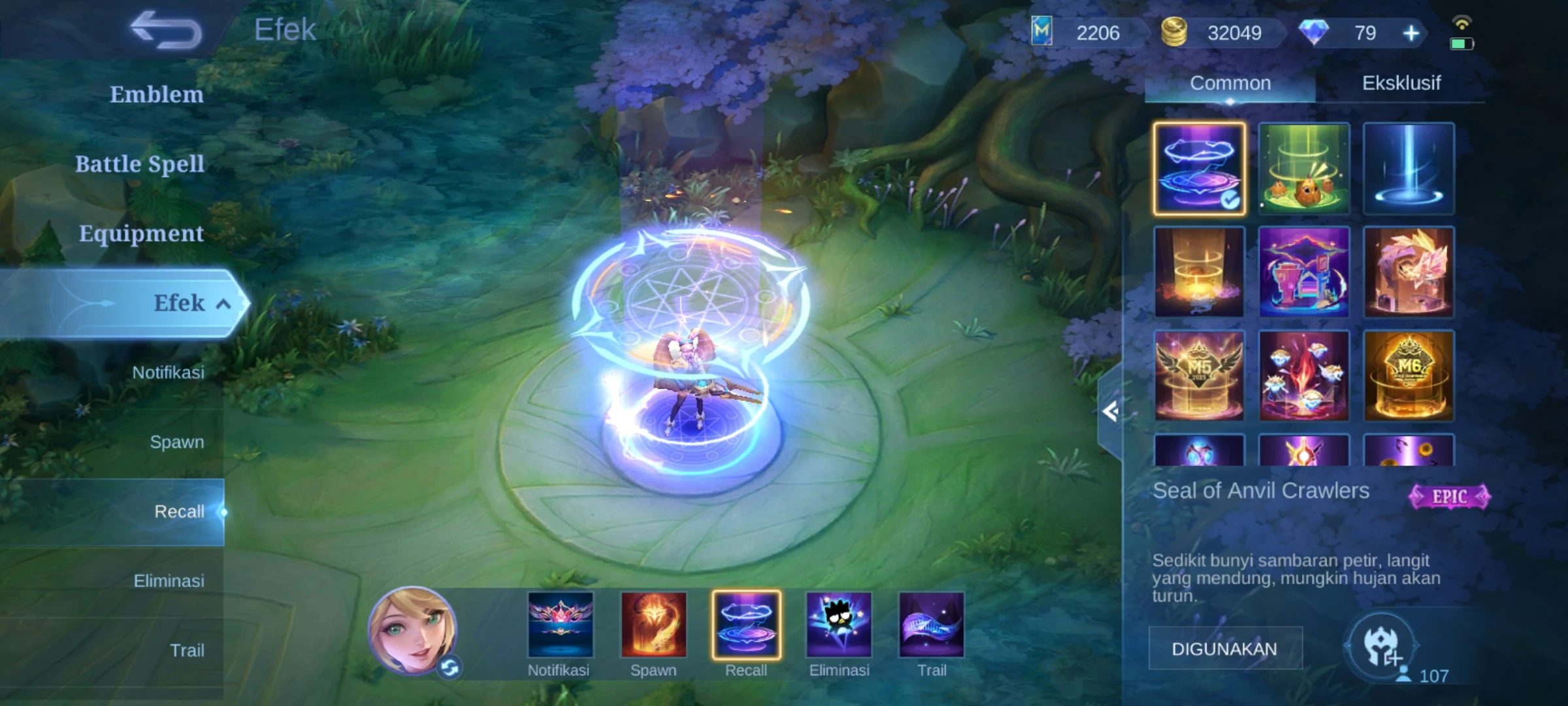Collapse the Efek menu section
The width and height of the screenshot is (1568, 706).
pos(223,304)
